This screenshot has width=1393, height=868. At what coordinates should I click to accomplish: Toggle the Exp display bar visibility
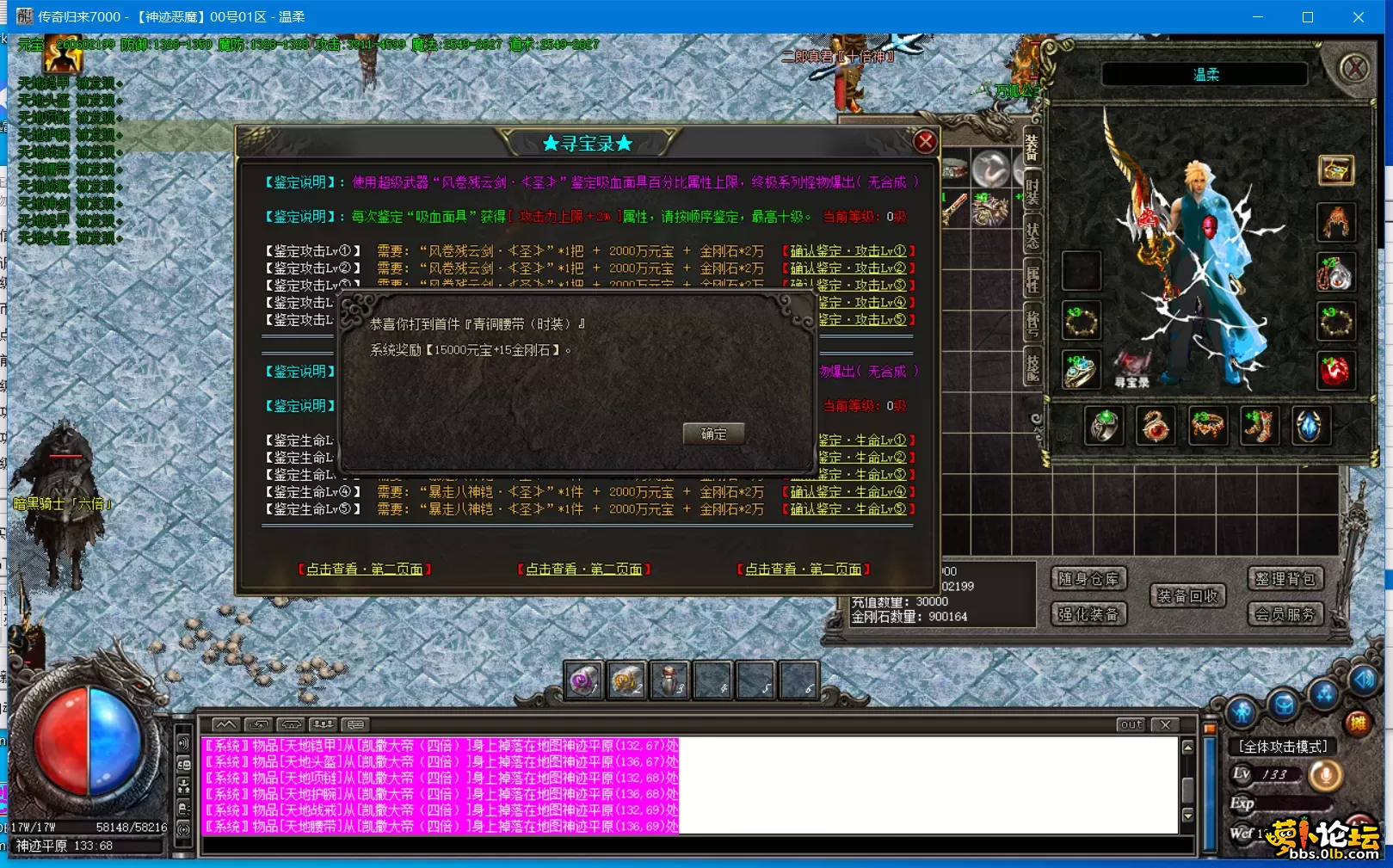click(1283, 802)
